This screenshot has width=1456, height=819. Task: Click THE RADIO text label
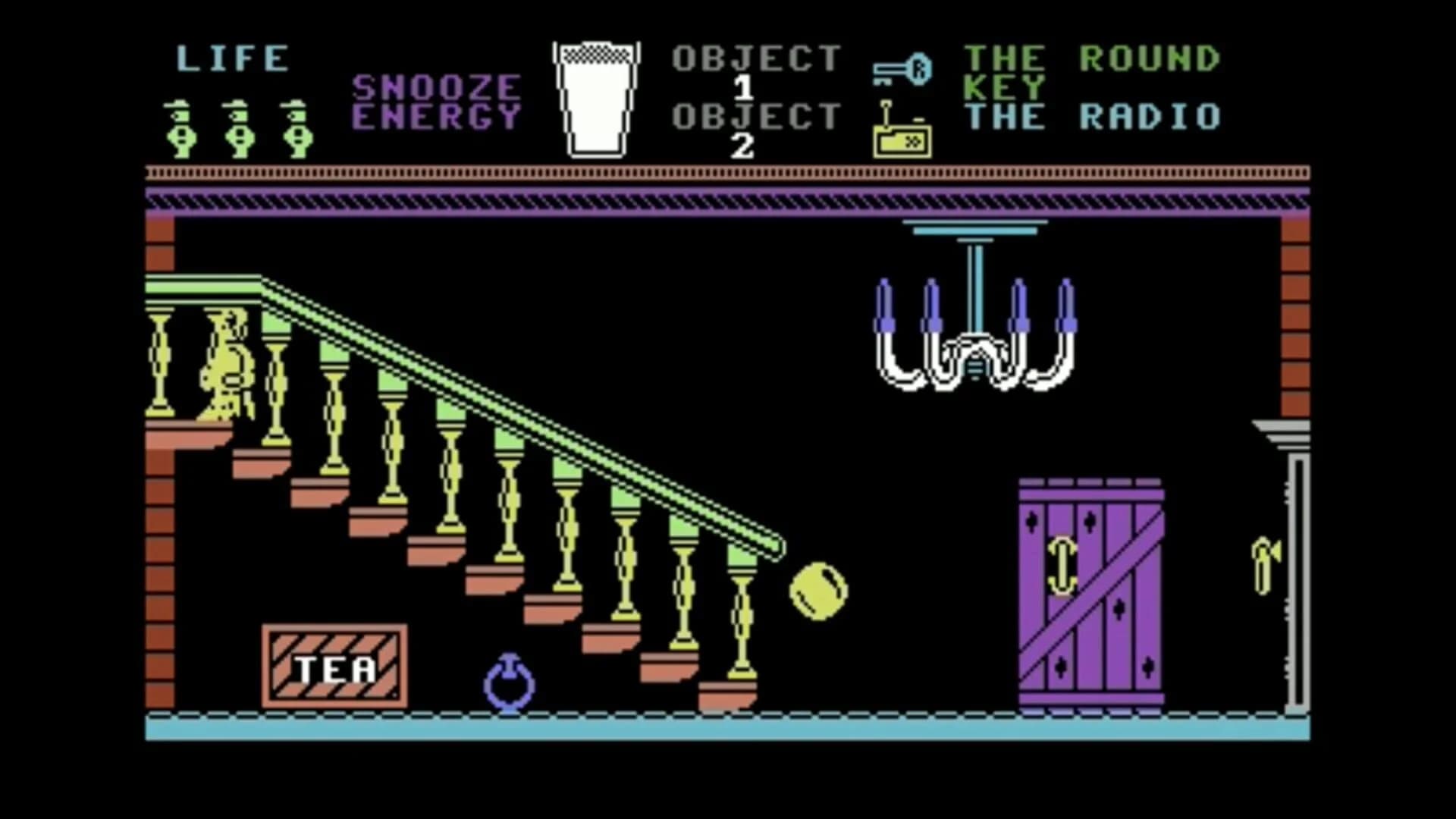(1092, 118)
